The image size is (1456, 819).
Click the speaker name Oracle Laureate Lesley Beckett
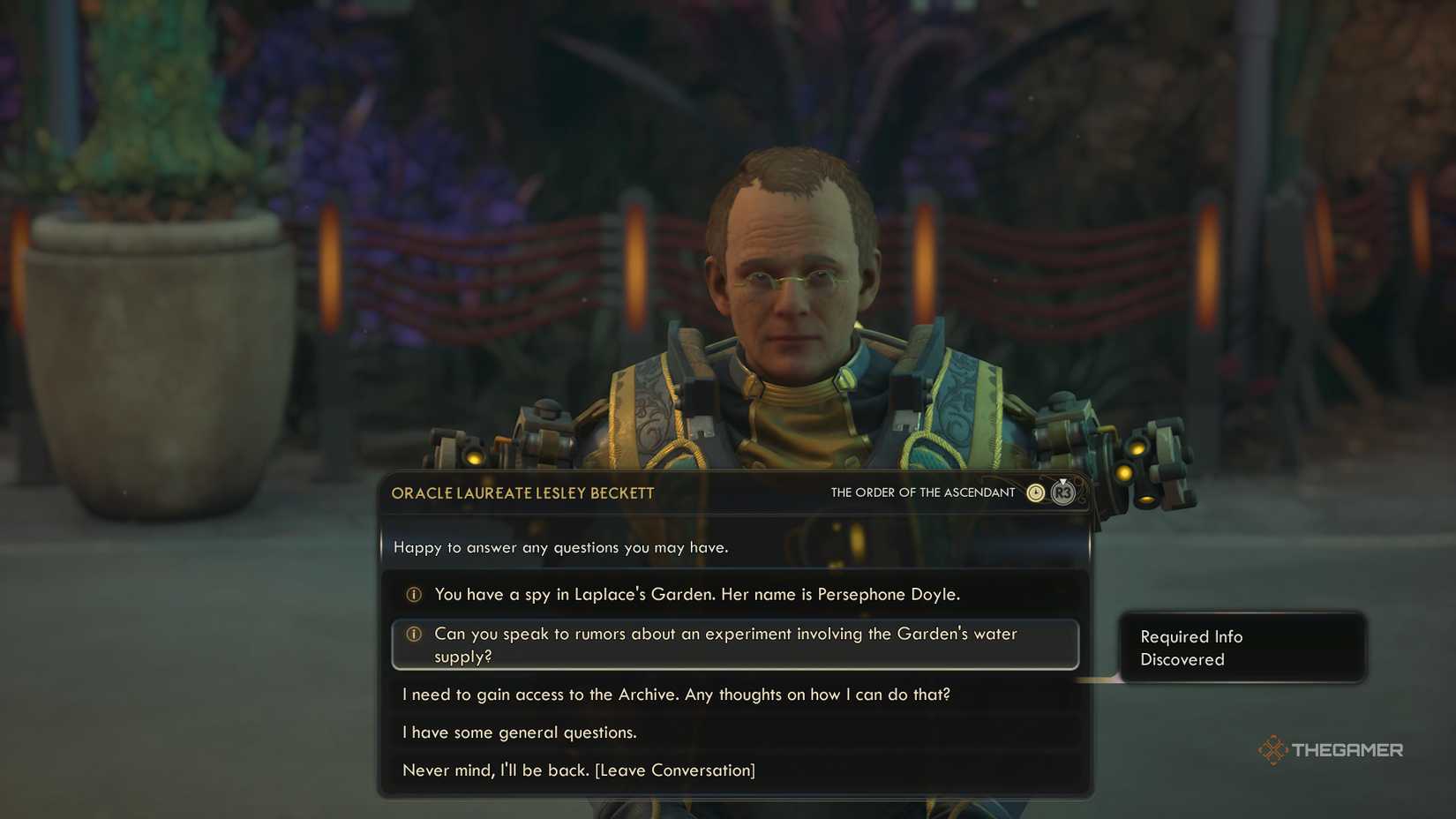(522, 493)
